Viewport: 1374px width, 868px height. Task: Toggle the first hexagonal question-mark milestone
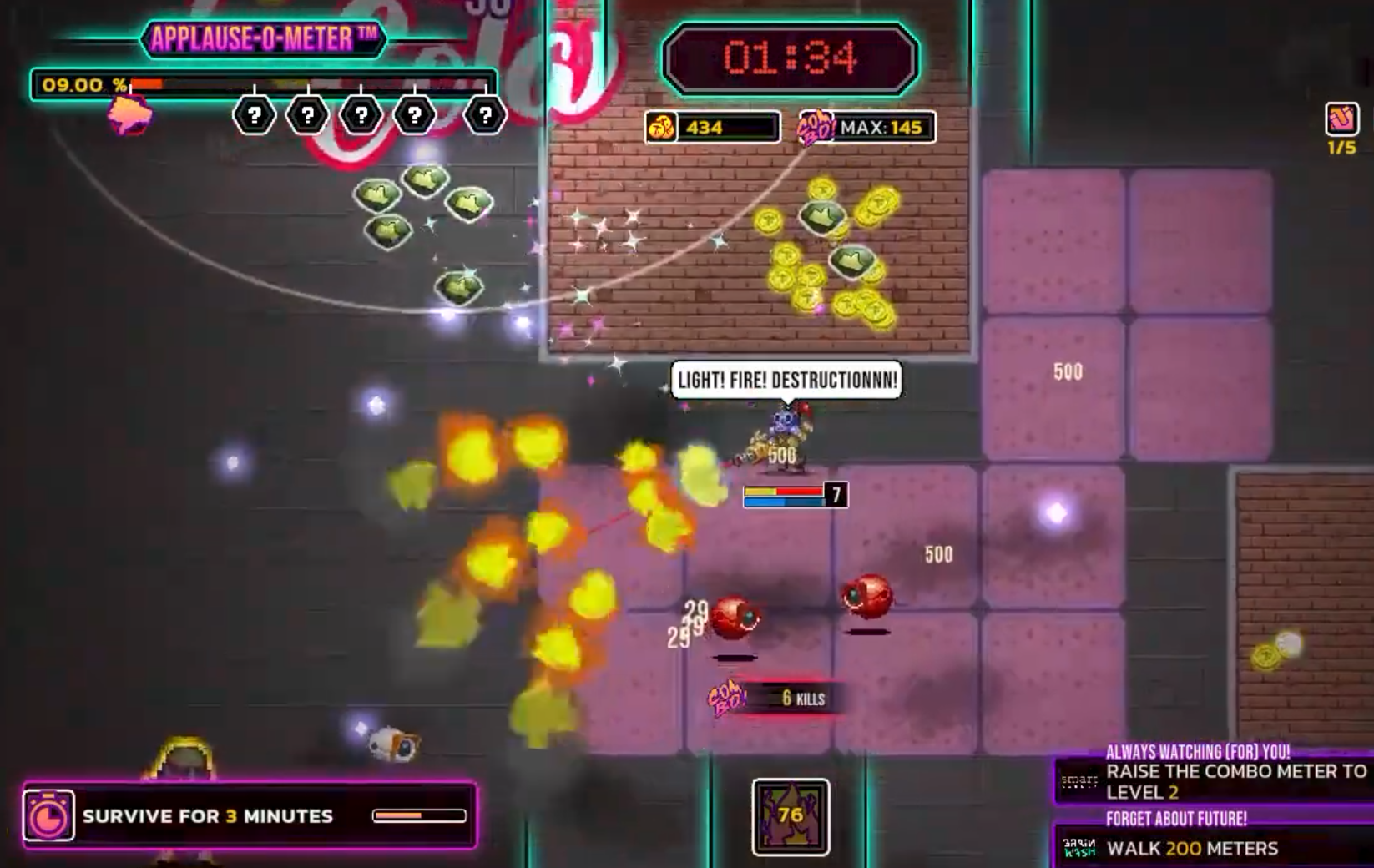[255, 115]
